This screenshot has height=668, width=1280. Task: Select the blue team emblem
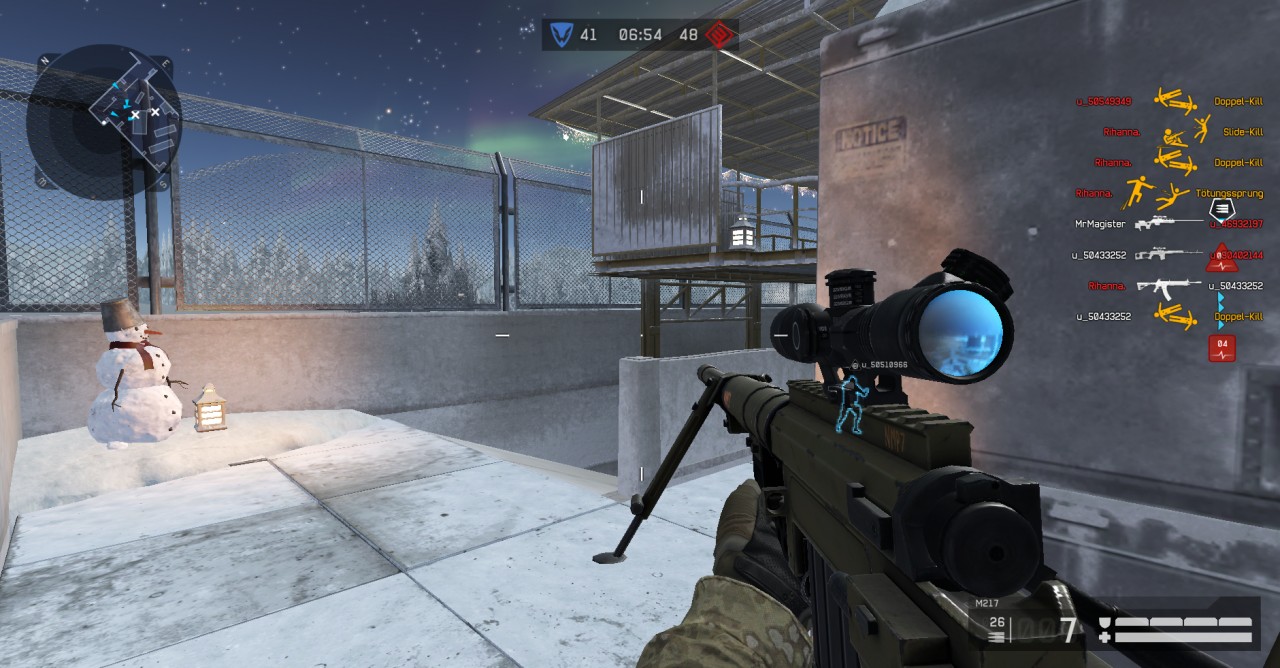[x=560, y=35]
